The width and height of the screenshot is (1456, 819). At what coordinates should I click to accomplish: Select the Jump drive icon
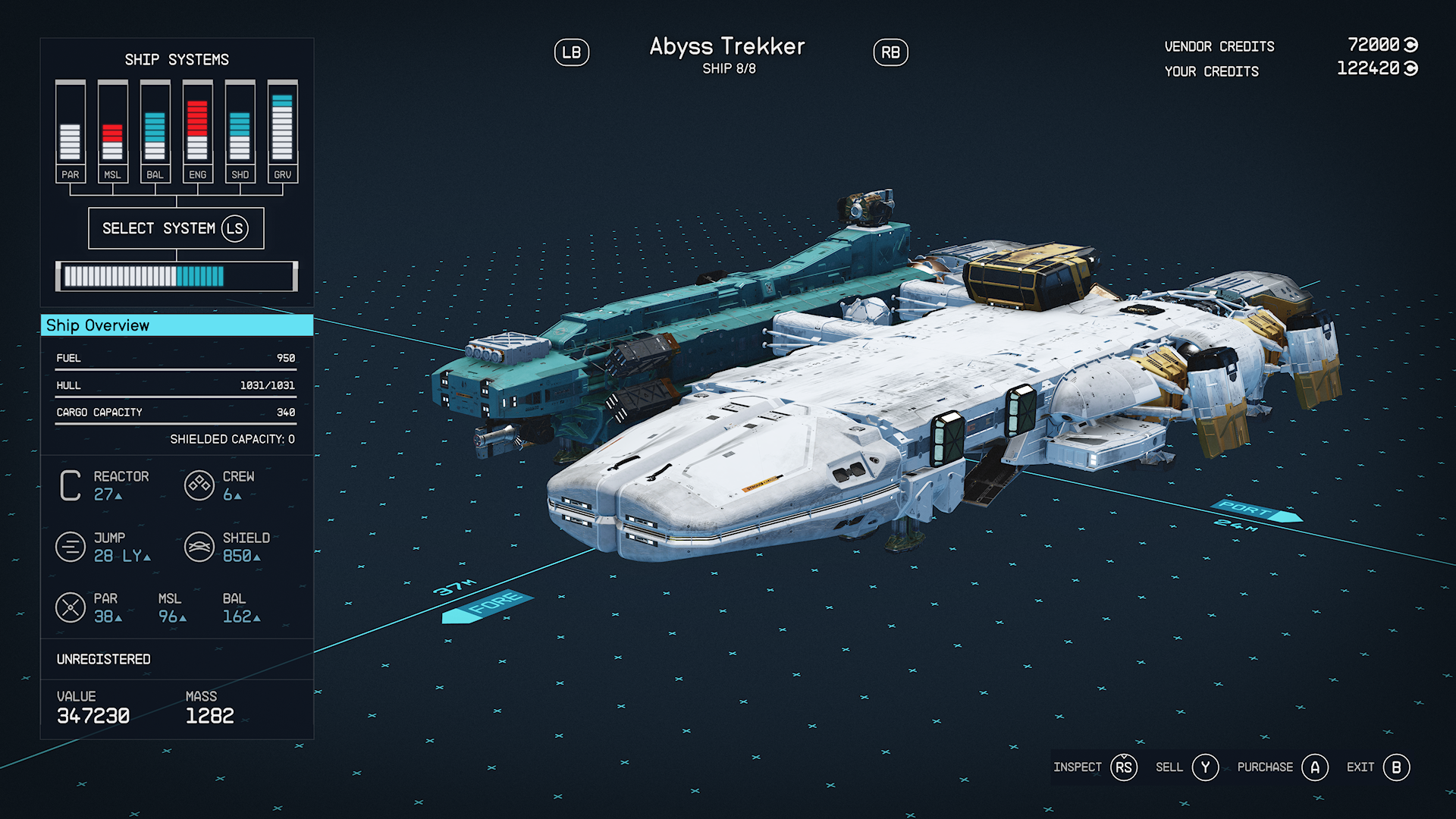(x=71, y=547)
